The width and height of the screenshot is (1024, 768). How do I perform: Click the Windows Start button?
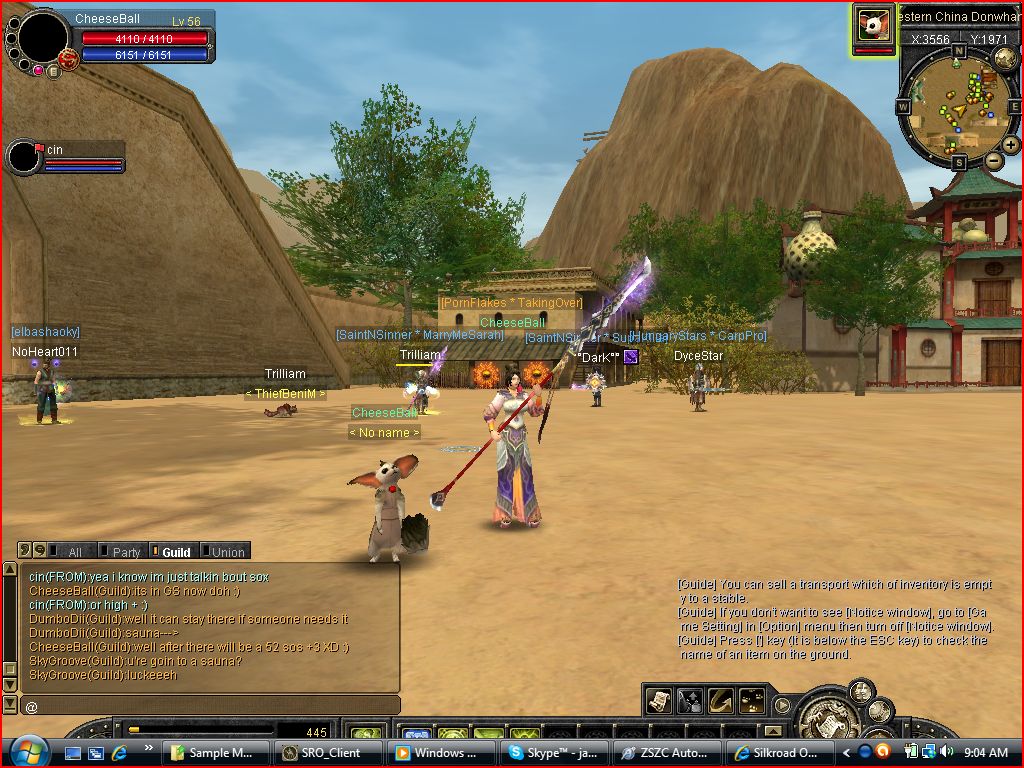point(27,750)
